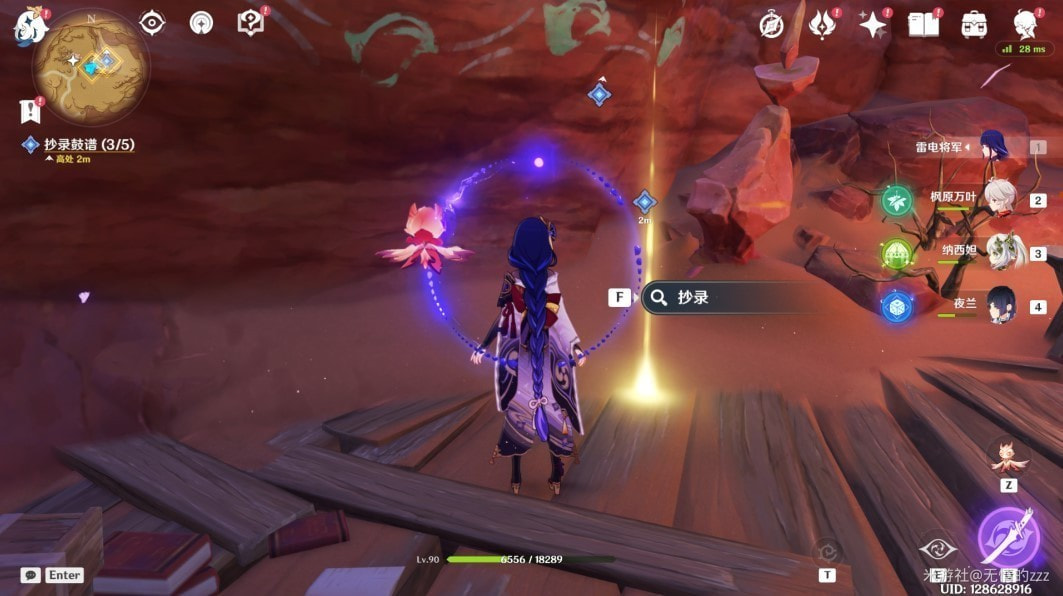This screenshot has width=1063, height=596.
Task: Open the backpack inventory
Action: tap(973, 25)
